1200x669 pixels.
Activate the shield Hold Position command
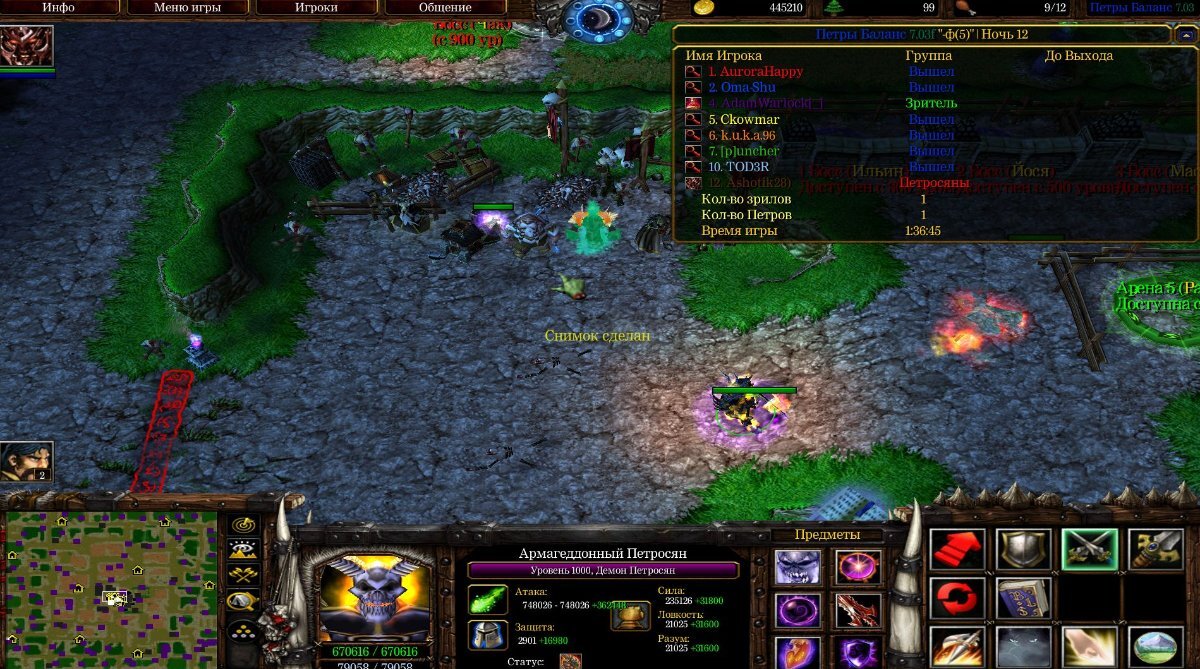(x=1024, y=549)
